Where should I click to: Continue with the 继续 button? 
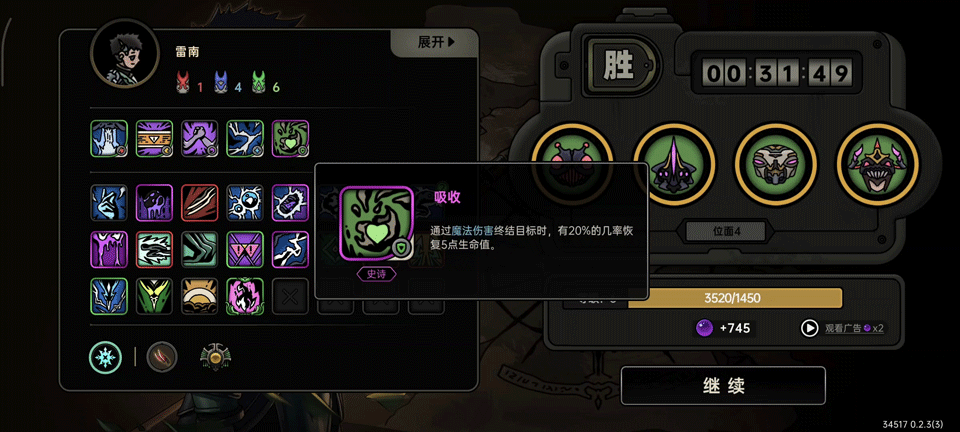coord(723,385)
